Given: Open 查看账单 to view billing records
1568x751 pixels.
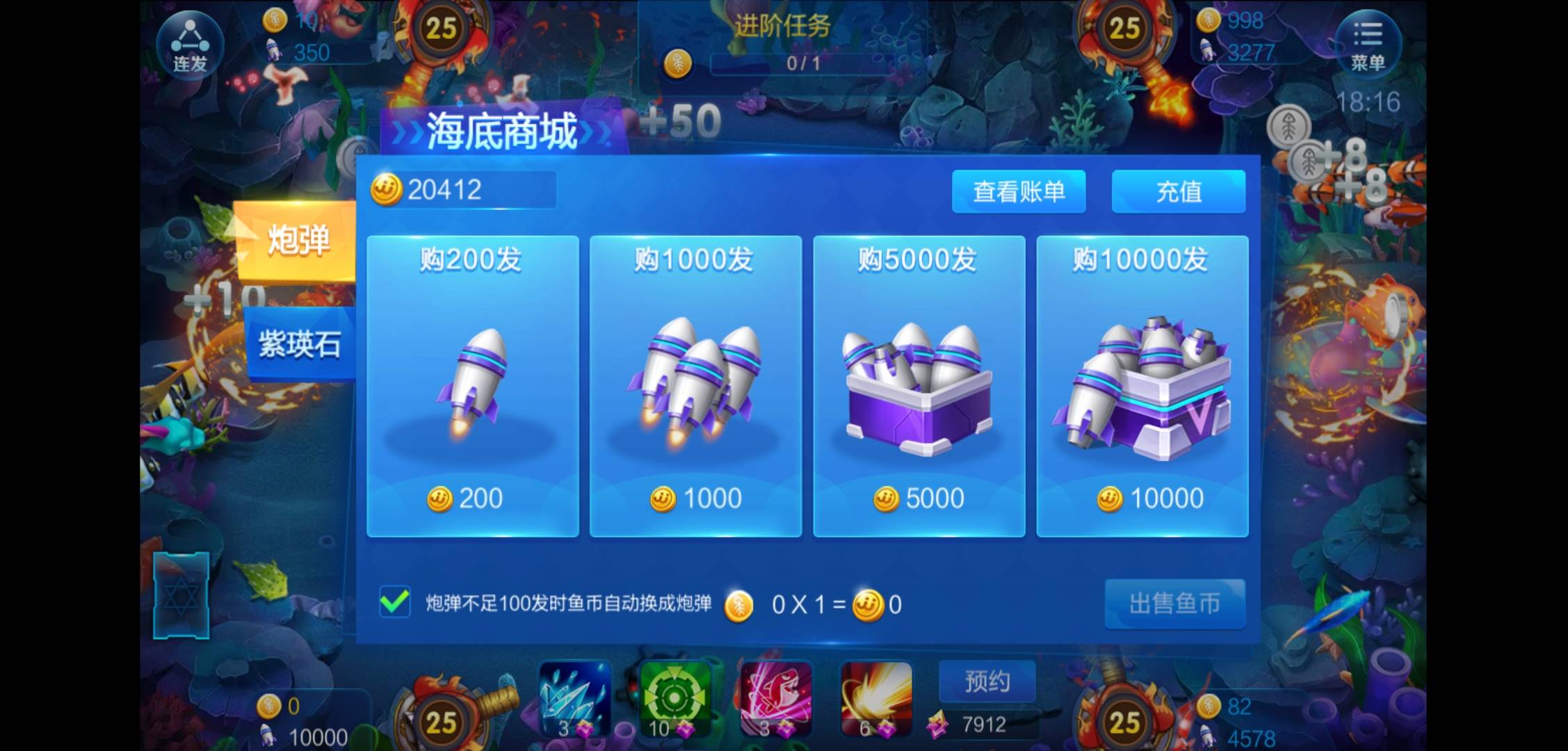Looking at the screenshot, I should (x=1019, y=192).
